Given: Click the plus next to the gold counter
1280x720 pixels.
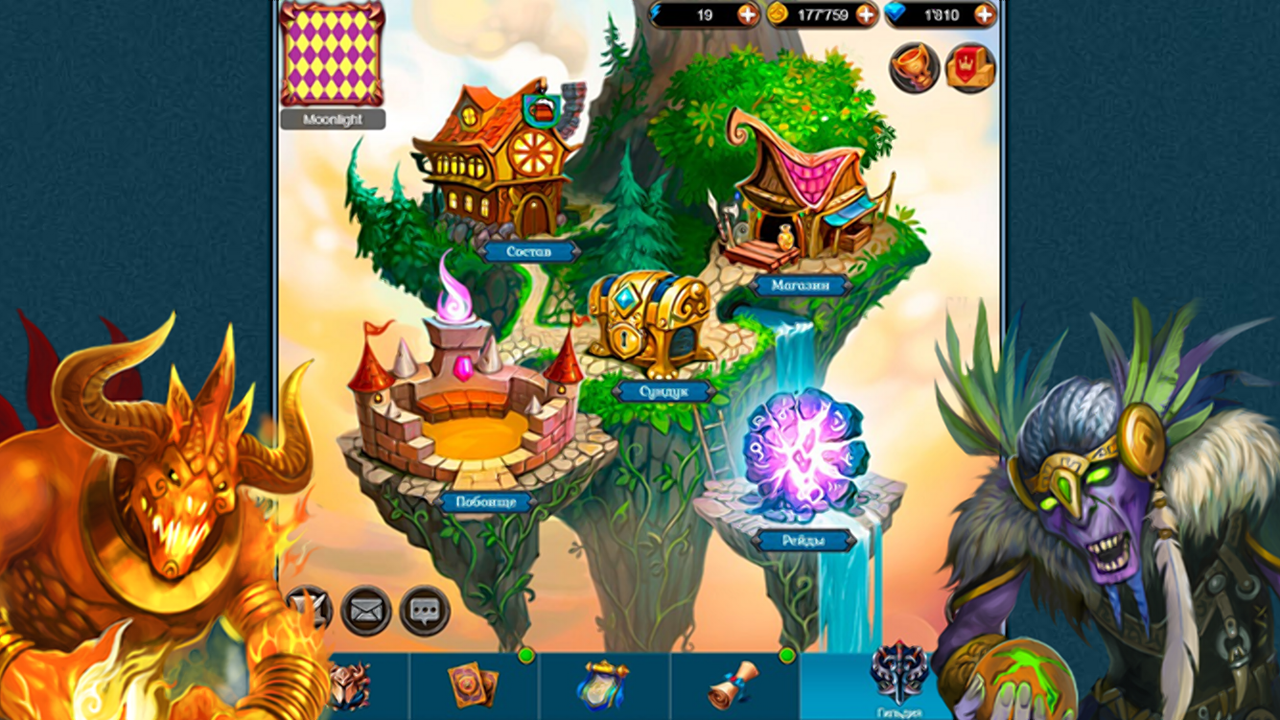Looking at the screenshot, I should coord(866,15).
